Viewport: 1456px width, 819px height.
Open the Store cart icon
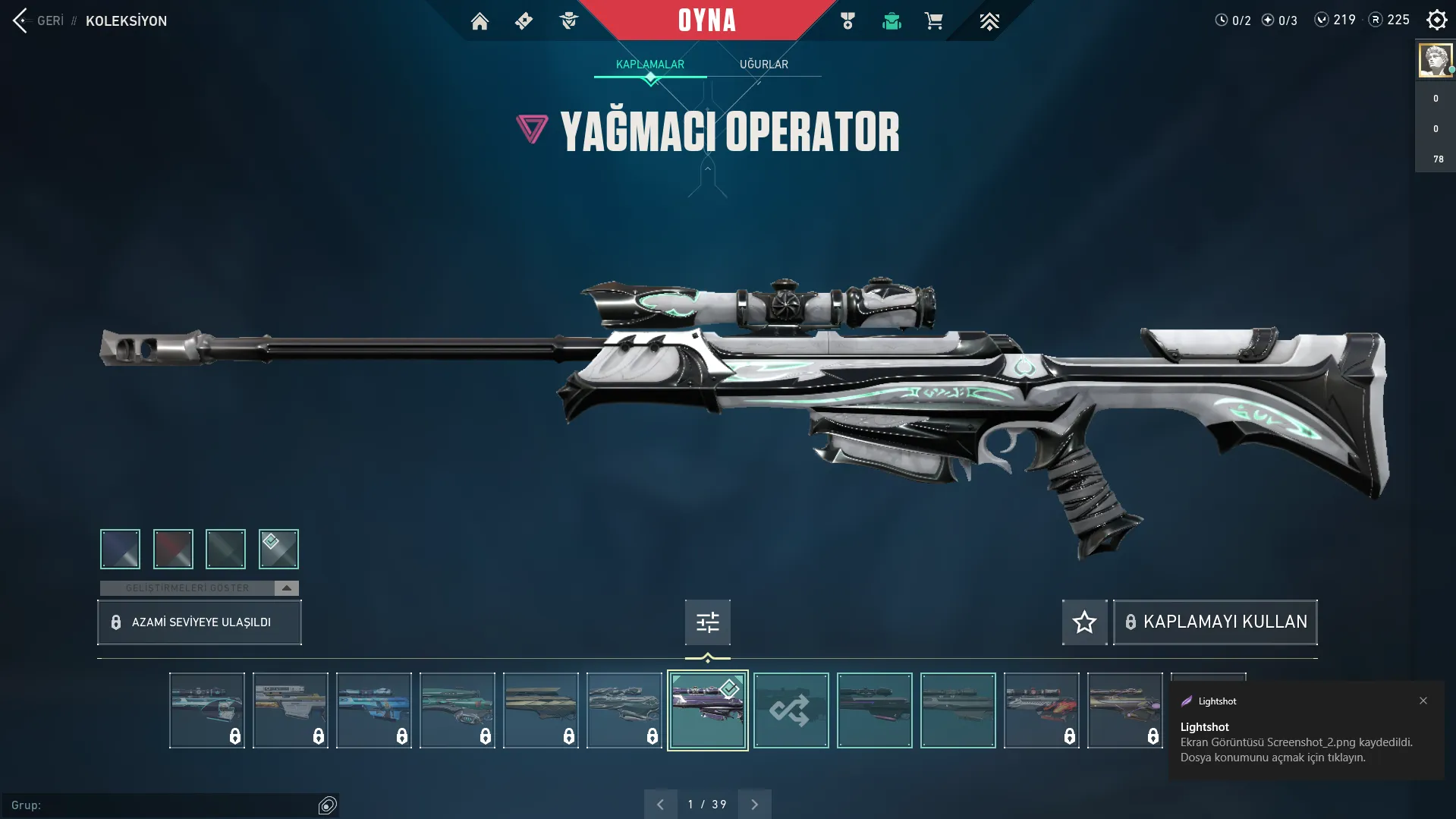935,21
